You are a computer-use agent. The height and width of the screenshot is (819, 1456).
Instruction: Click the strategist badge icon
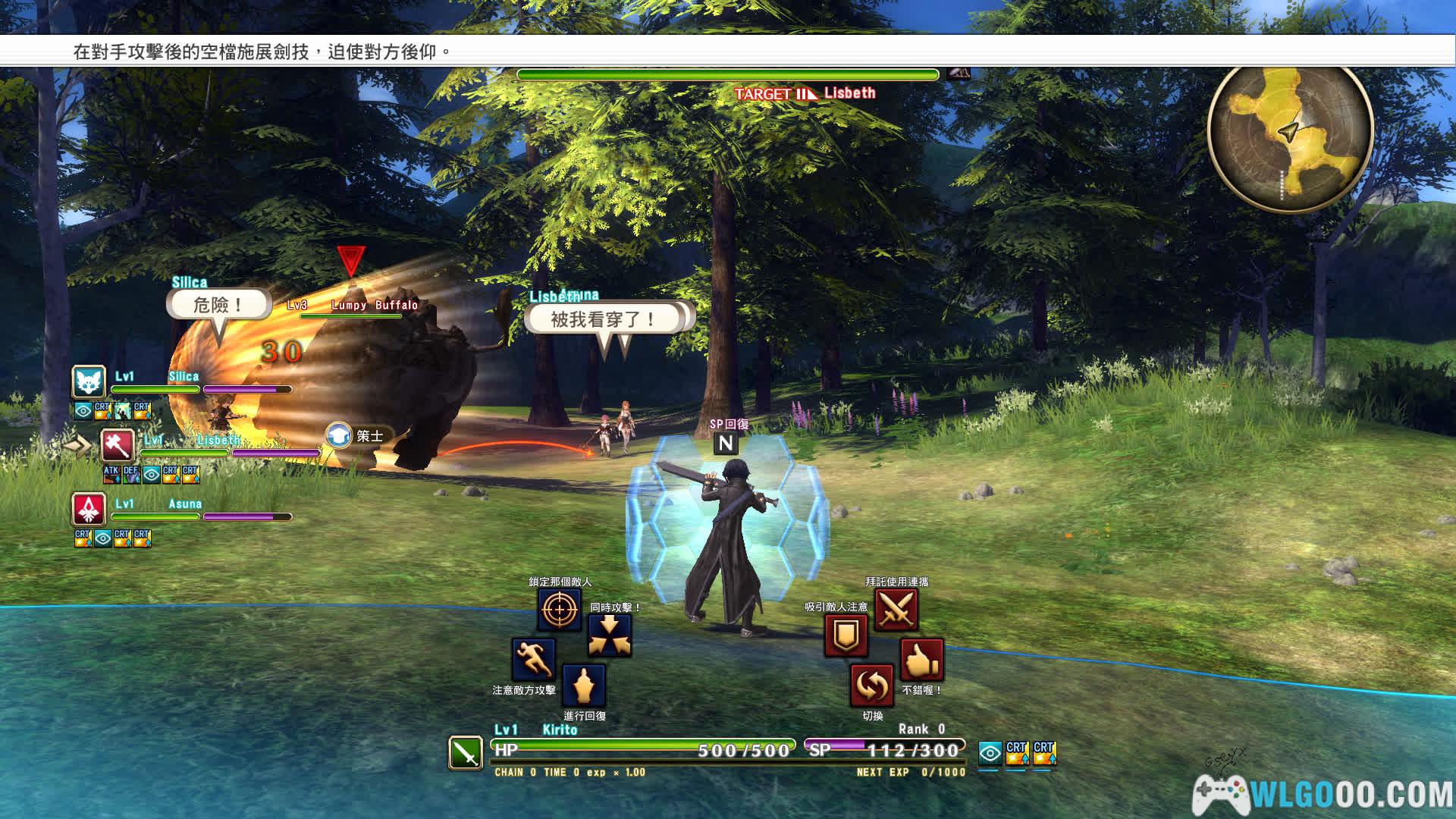pyautogui.click(x=339, y=436)
